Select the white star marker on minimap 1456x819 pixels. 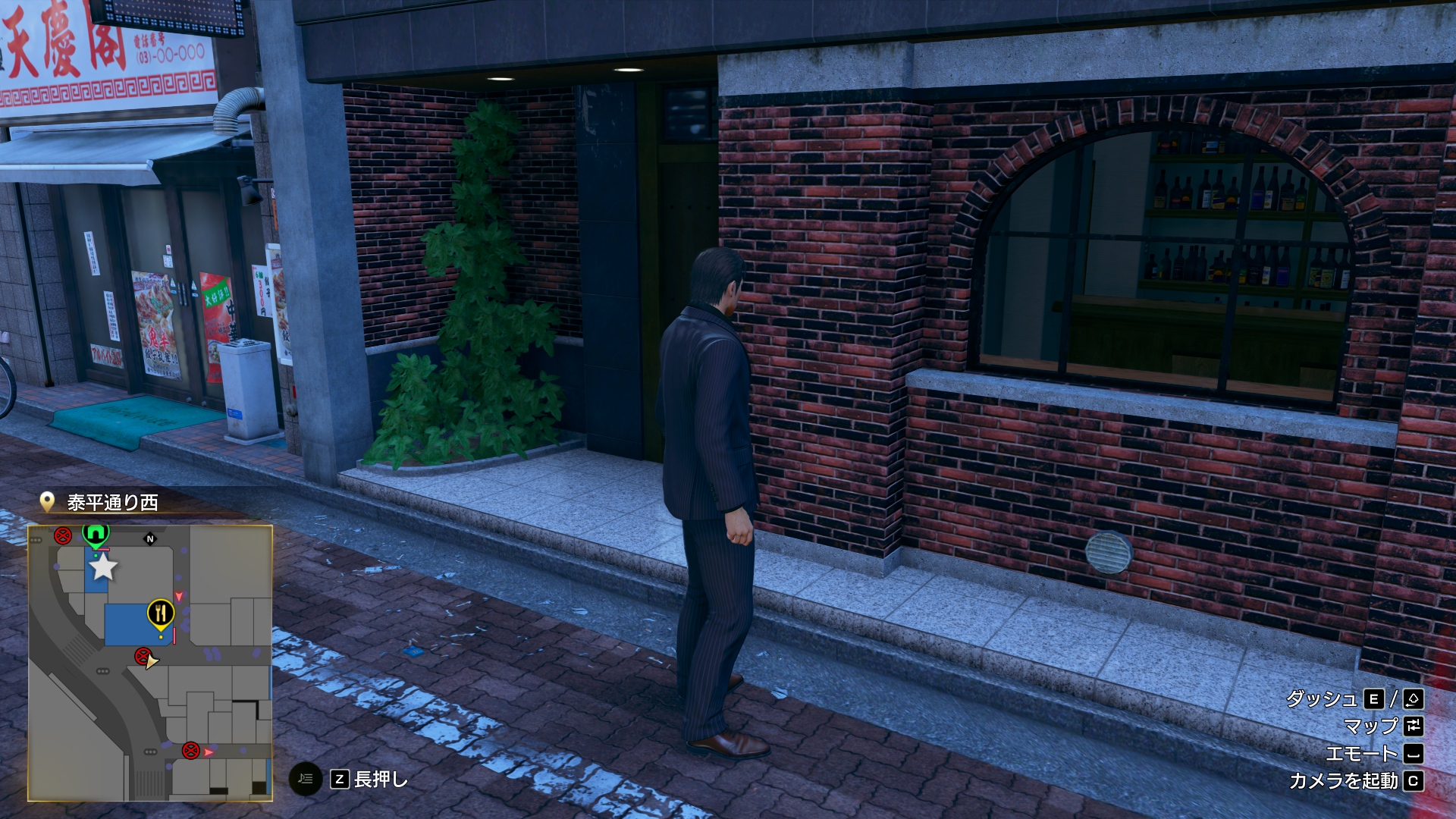pos(103,566)
